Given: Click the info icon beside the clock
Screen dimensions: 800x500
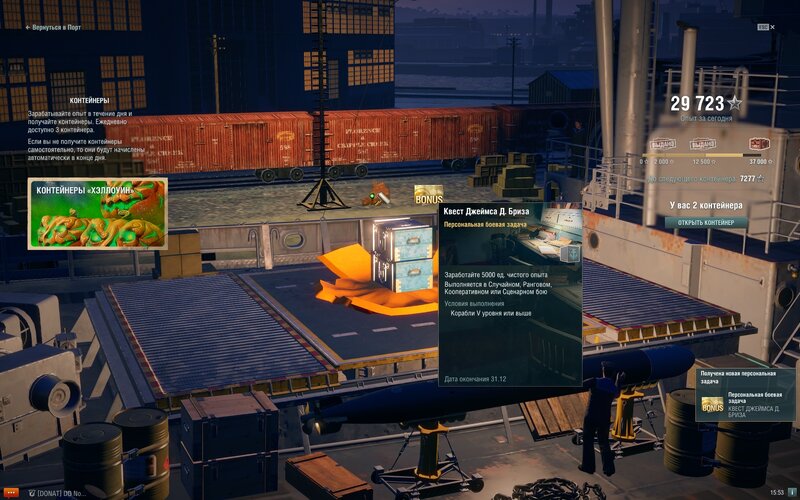Looking at the screenshot, I should coord(792,493).
